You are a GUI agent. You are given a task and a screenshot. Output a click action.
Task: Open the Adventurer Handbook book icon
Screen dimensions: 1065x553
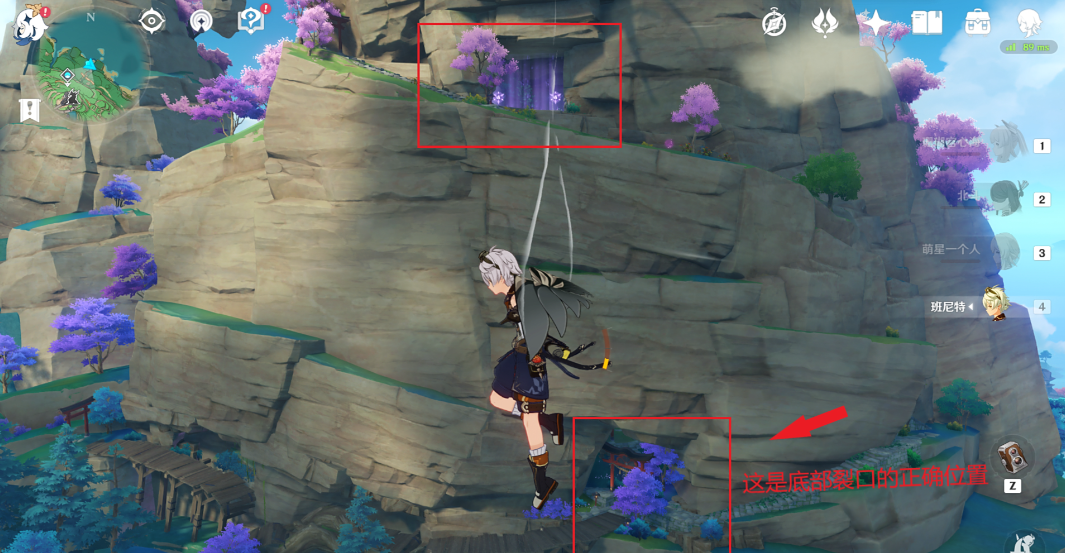tap(927, 23)
